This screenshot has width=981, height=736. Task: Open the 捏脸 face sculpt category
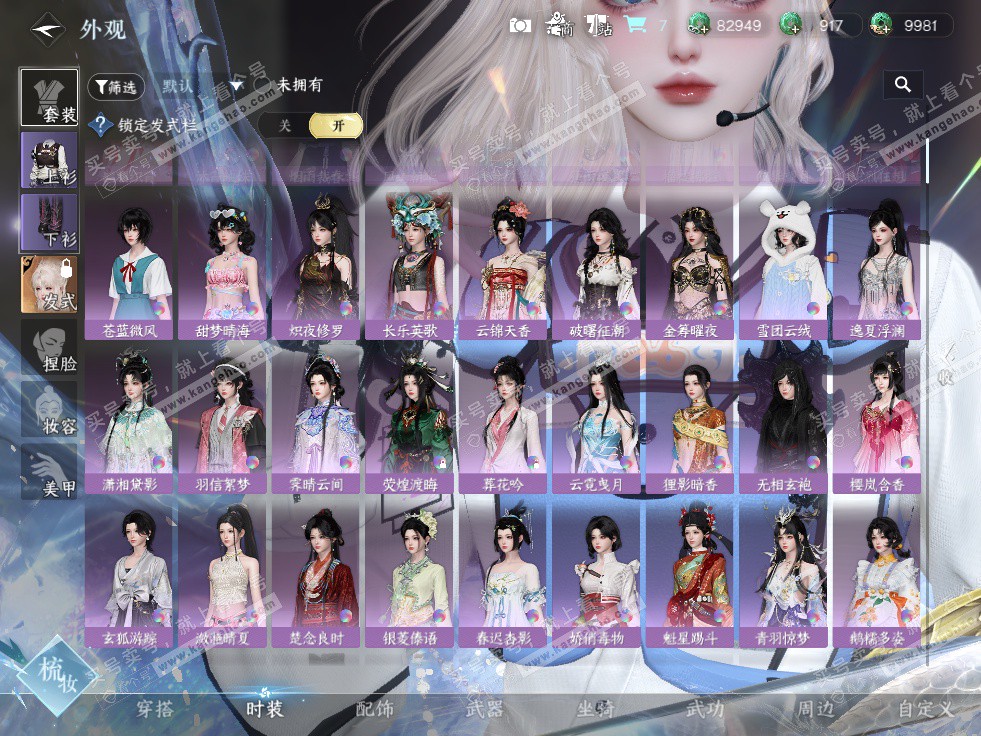click(x=49, y=348)
